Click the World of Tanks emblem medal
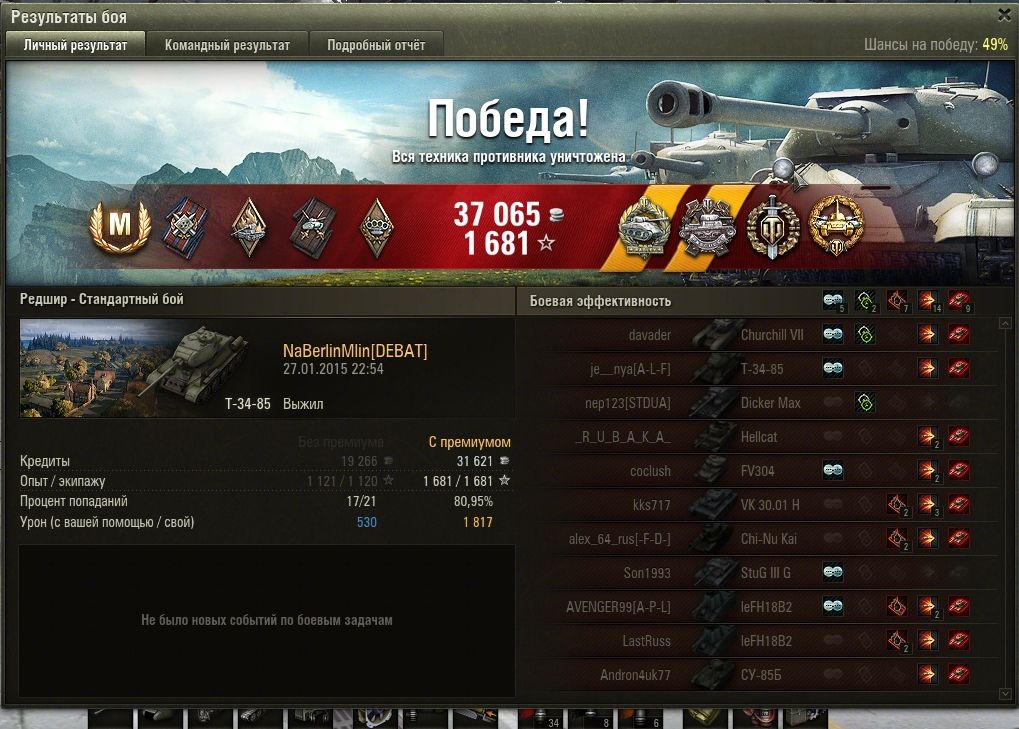 coord(773,227)
